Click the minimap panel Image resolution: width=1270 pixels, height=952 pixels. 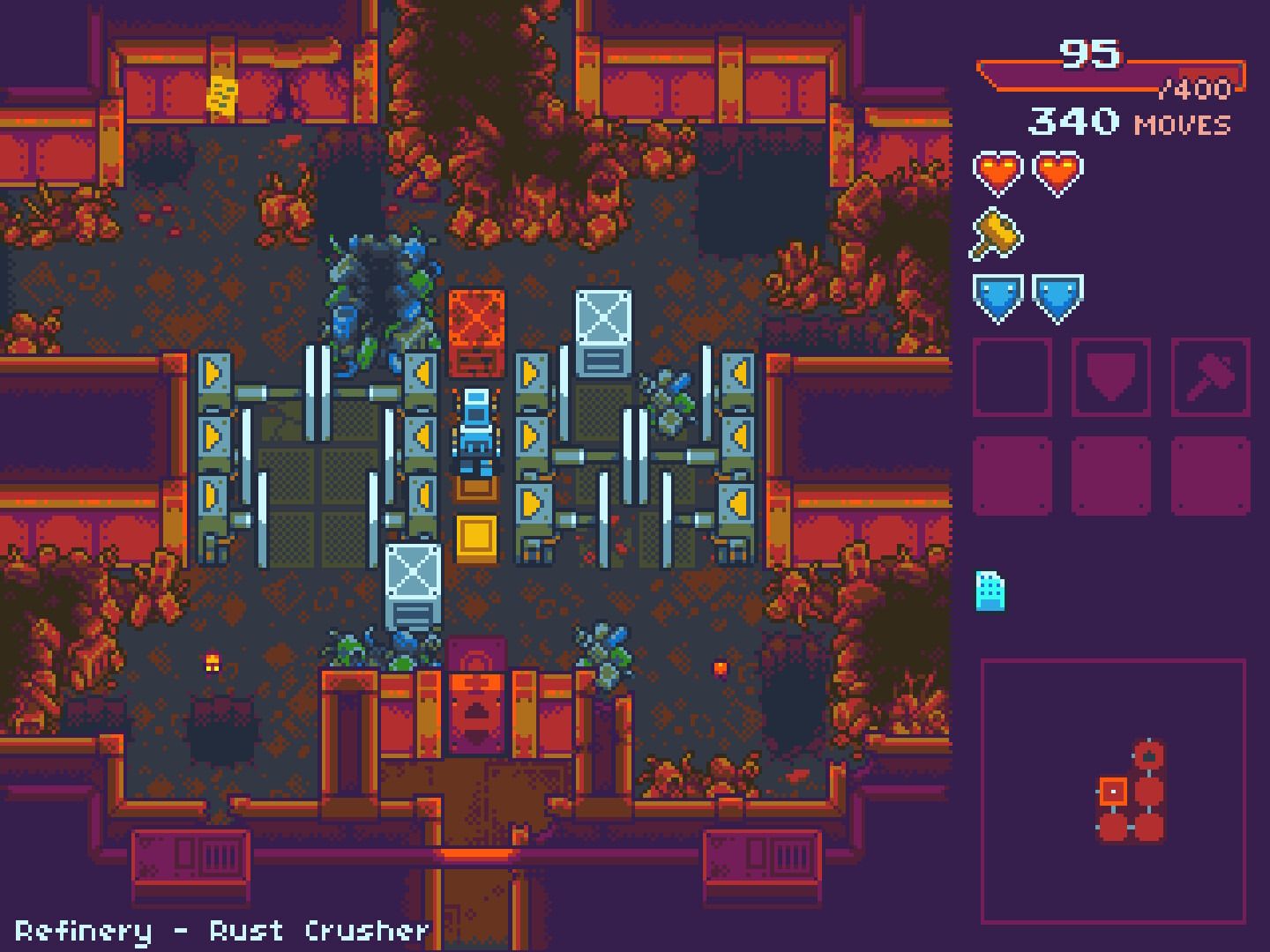(1113, 790)
